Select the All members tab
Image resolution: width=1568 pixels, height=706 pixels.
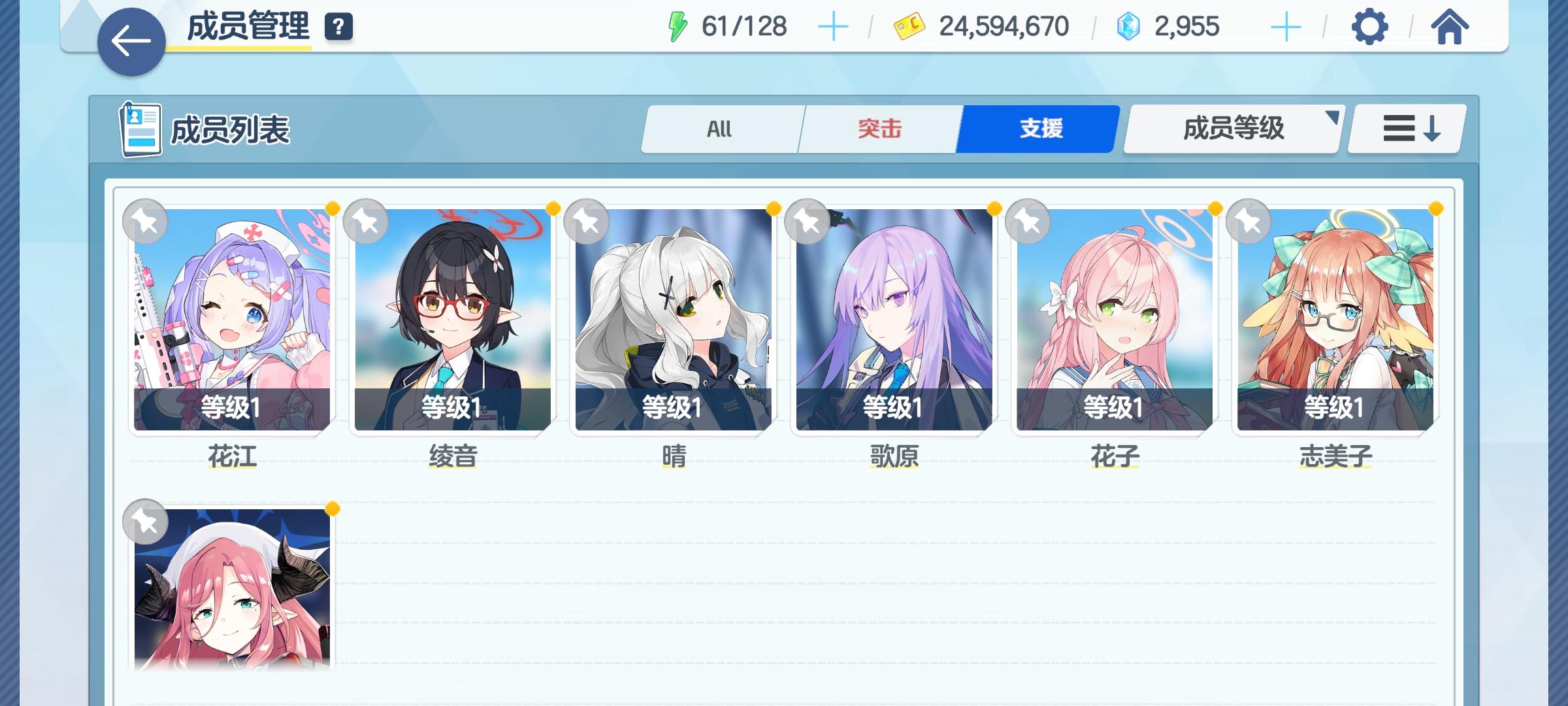click(x=721, y=129)
